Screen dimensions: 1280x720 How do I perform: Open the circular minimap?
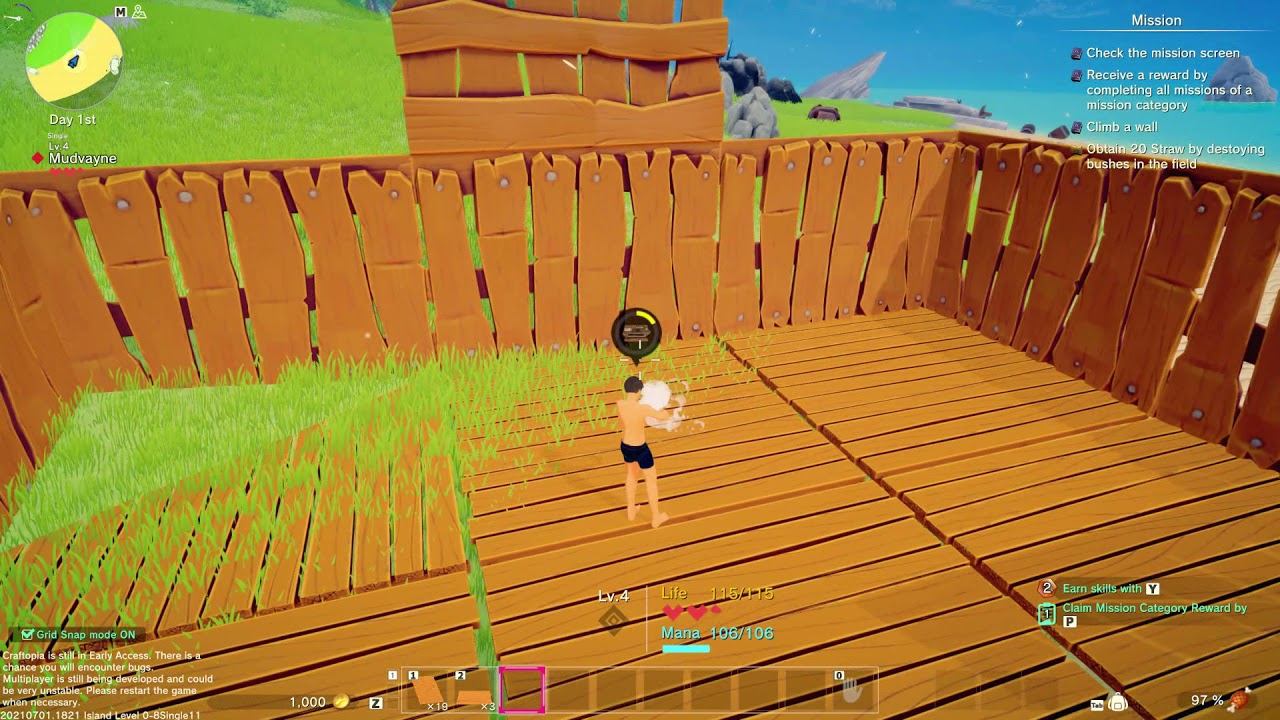pyautogui.click(x=74, y=60)
